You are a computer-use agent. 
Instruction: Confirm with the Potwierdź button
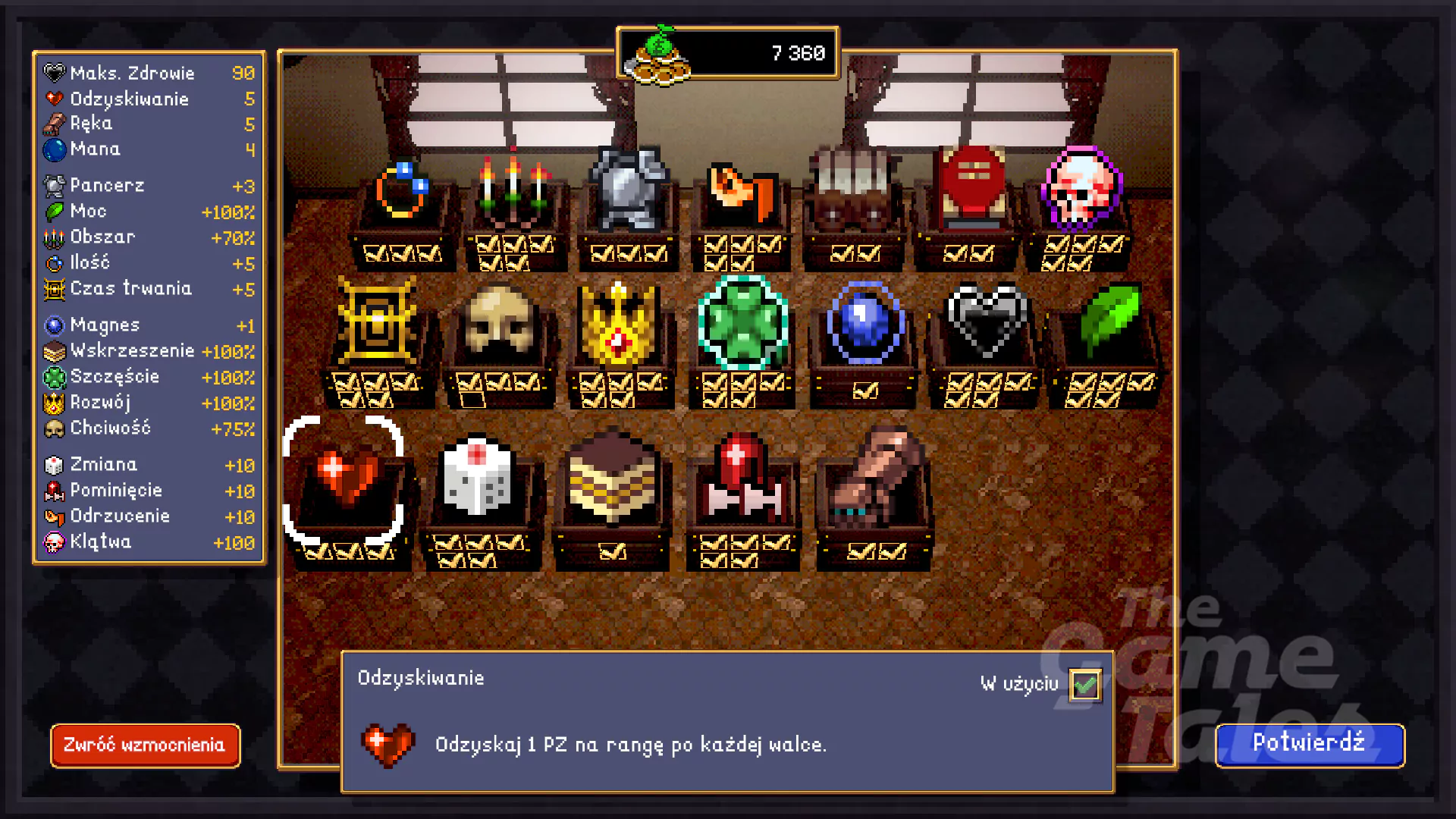point(1310,744)
